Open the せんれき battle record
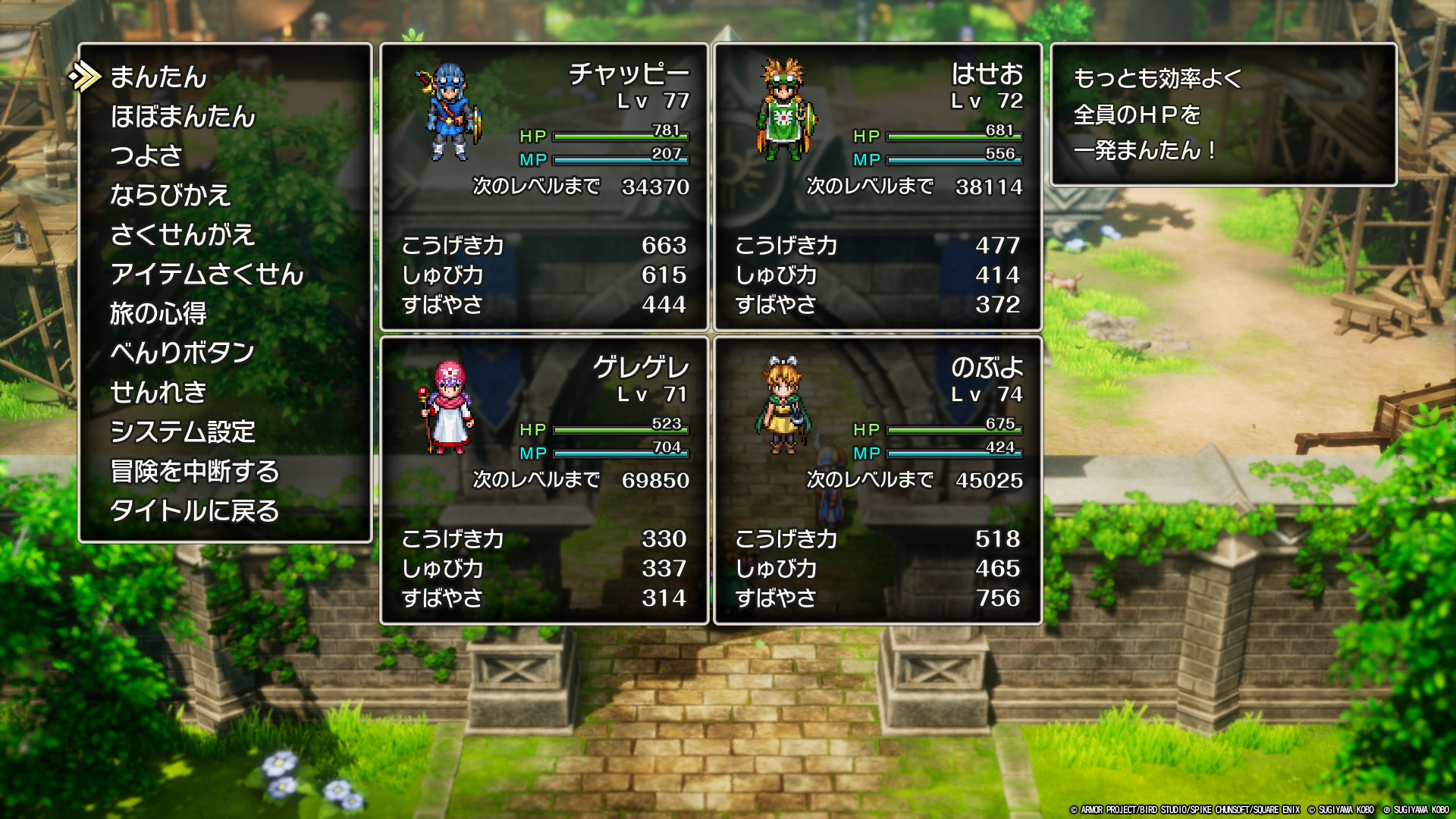The image size is (1456, 819). [158, 392]
